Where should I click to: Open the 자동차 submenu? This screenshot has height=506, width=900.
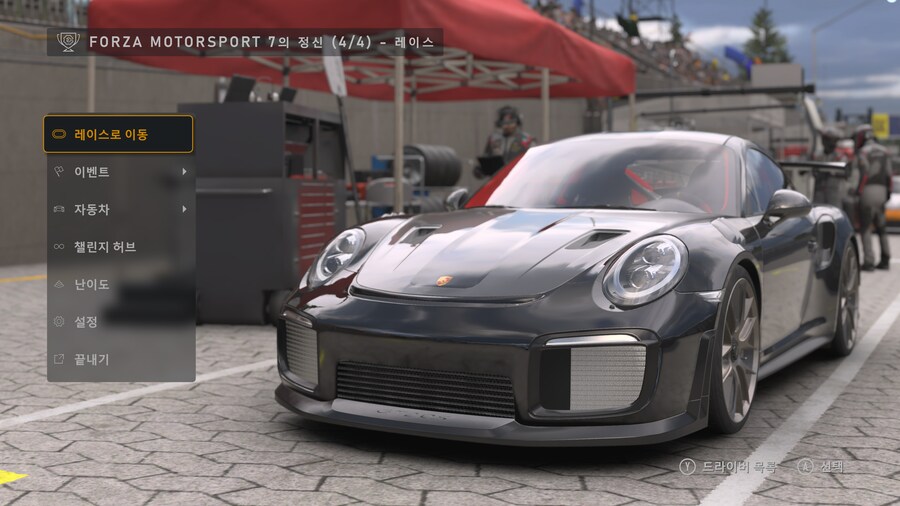click(x=119, y=209)
